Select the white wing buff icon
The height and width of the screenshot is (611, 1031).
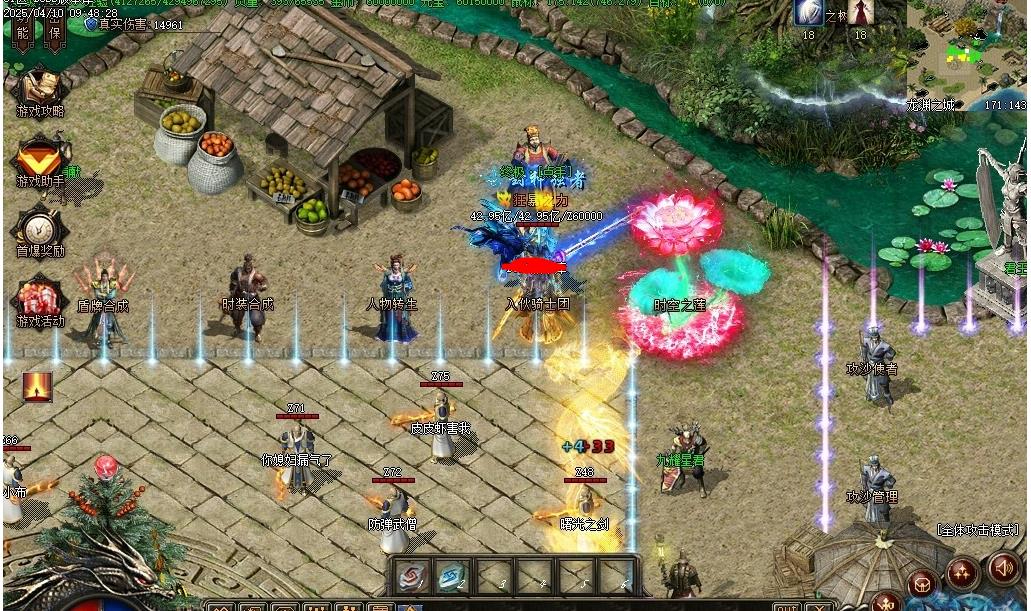pos(808,13)
